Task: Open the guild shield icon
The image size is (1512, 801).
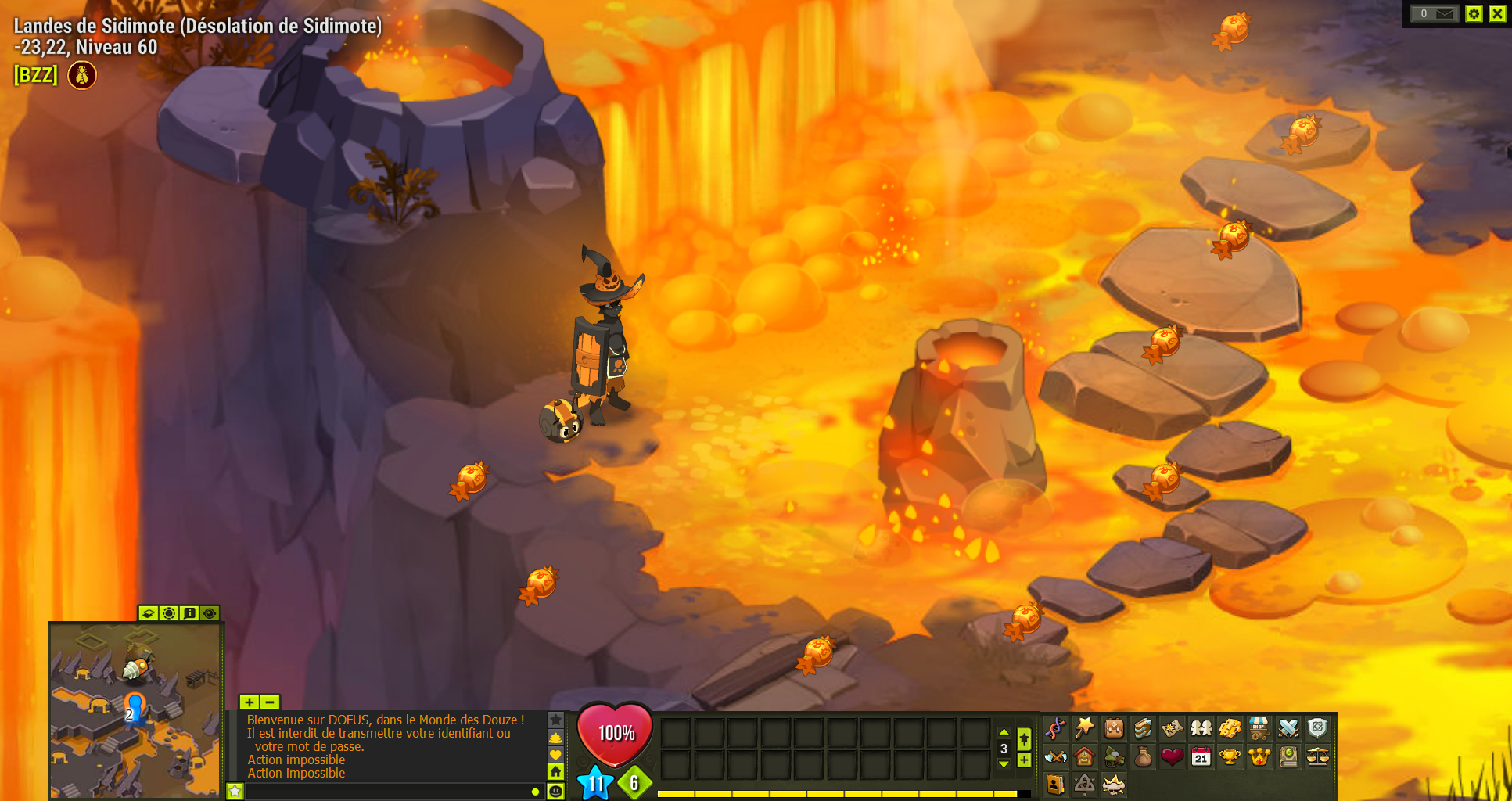Action: (x=1317, y=729)
